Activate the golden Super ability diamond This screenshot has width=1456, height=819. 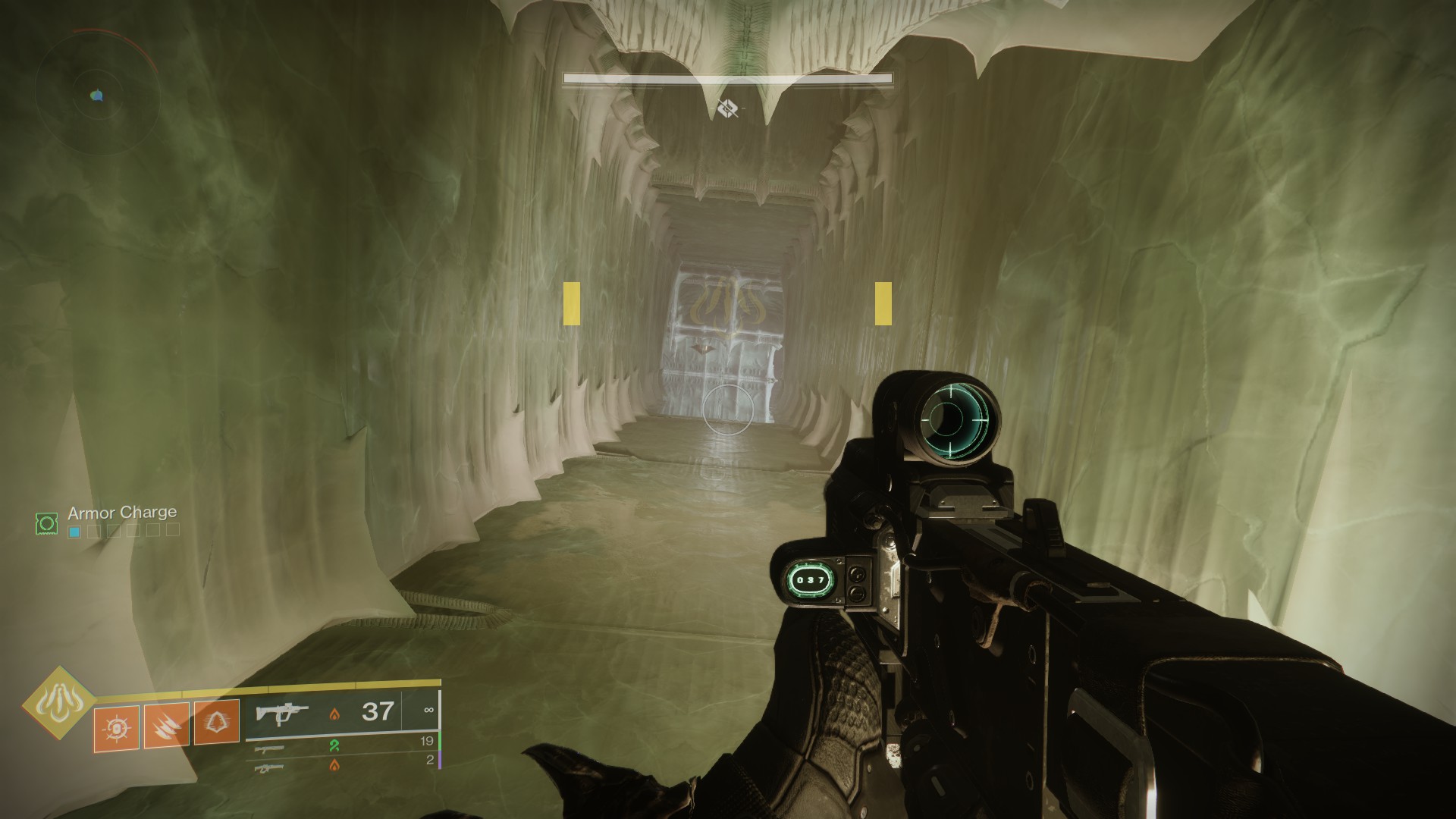58,704
